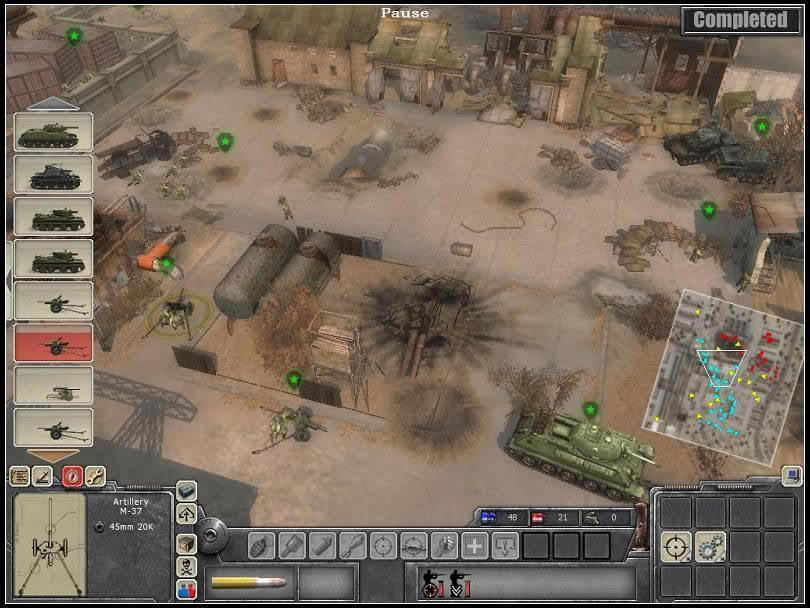The width and height of the screenshot is (810, 608).
Task: Activate the gears command button
Action: click(x=710, y=547)
